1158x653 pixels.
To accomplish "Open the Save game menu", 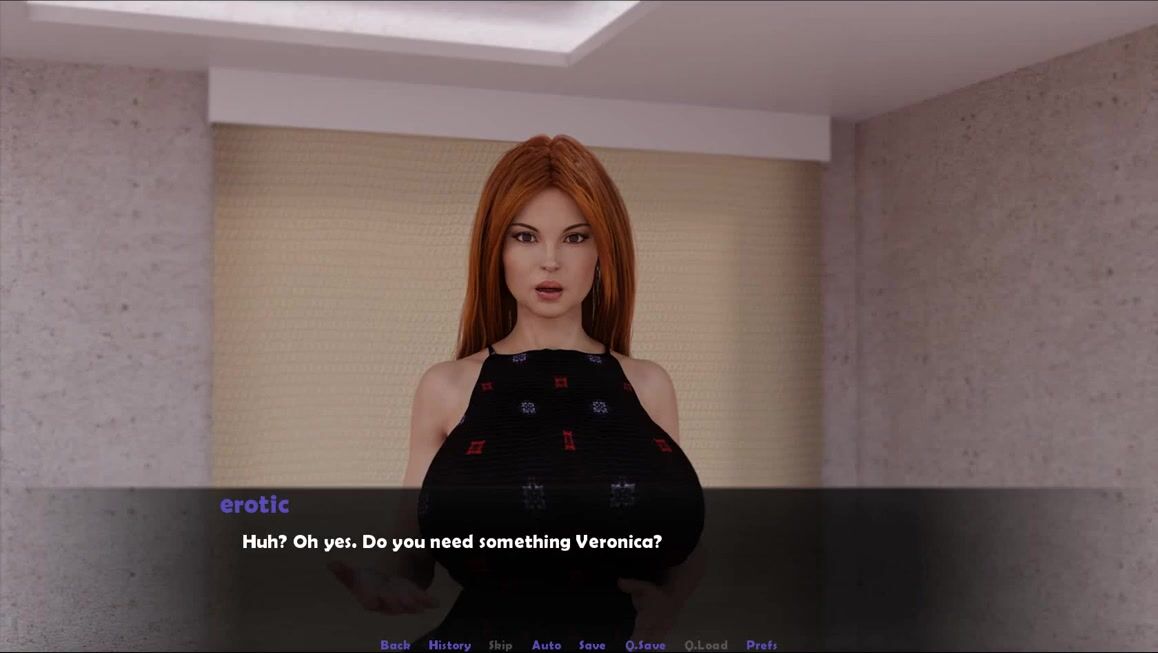I will 592,645.
